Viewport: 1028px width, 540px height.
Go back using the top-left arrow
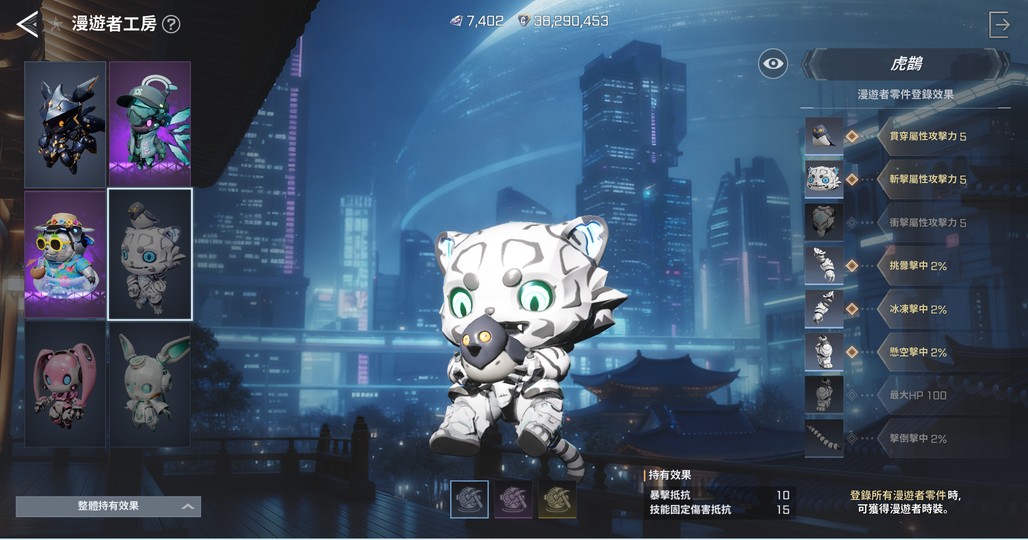point(27,24)
